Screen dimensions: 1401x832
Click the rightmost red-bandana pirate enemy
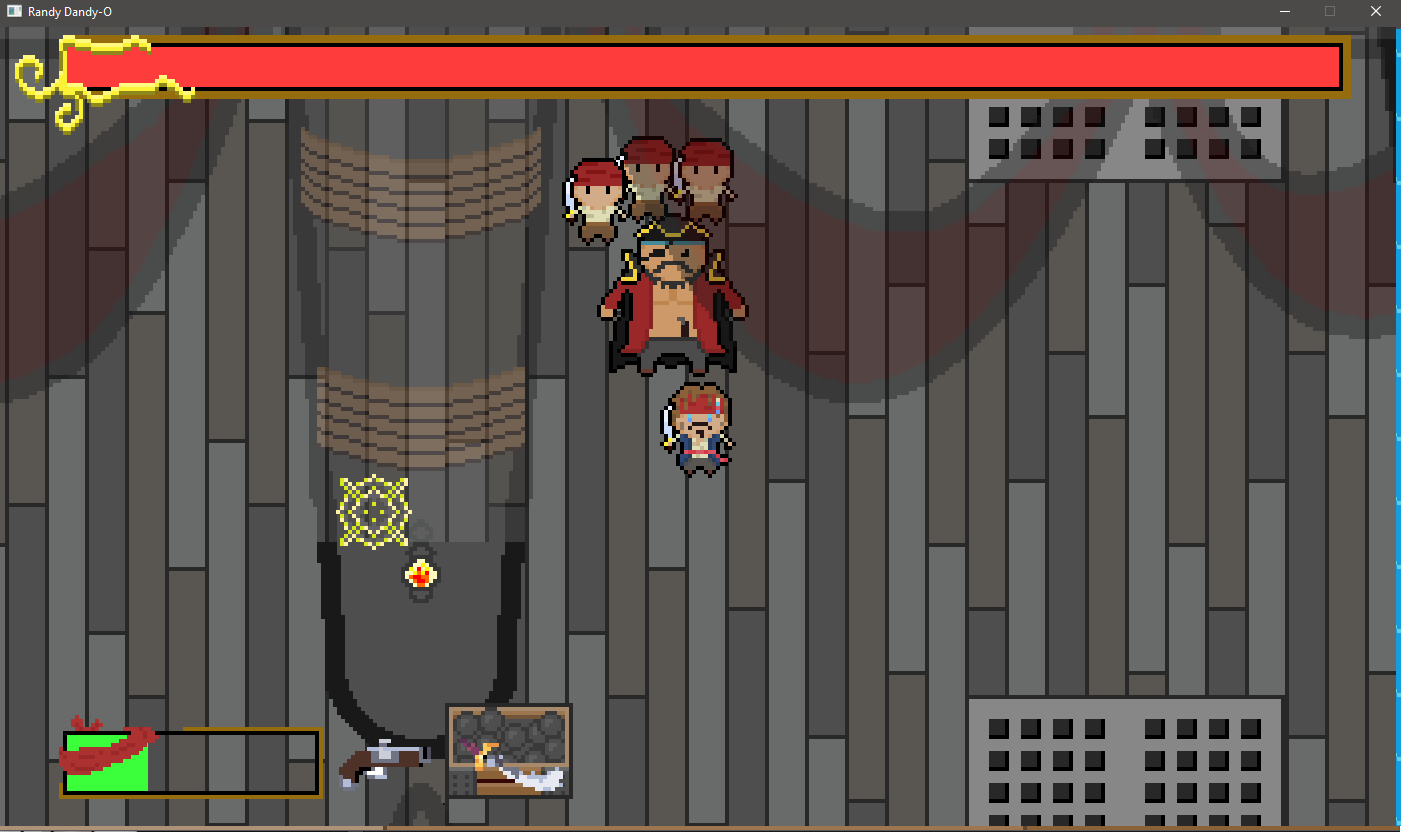[706, 175]
